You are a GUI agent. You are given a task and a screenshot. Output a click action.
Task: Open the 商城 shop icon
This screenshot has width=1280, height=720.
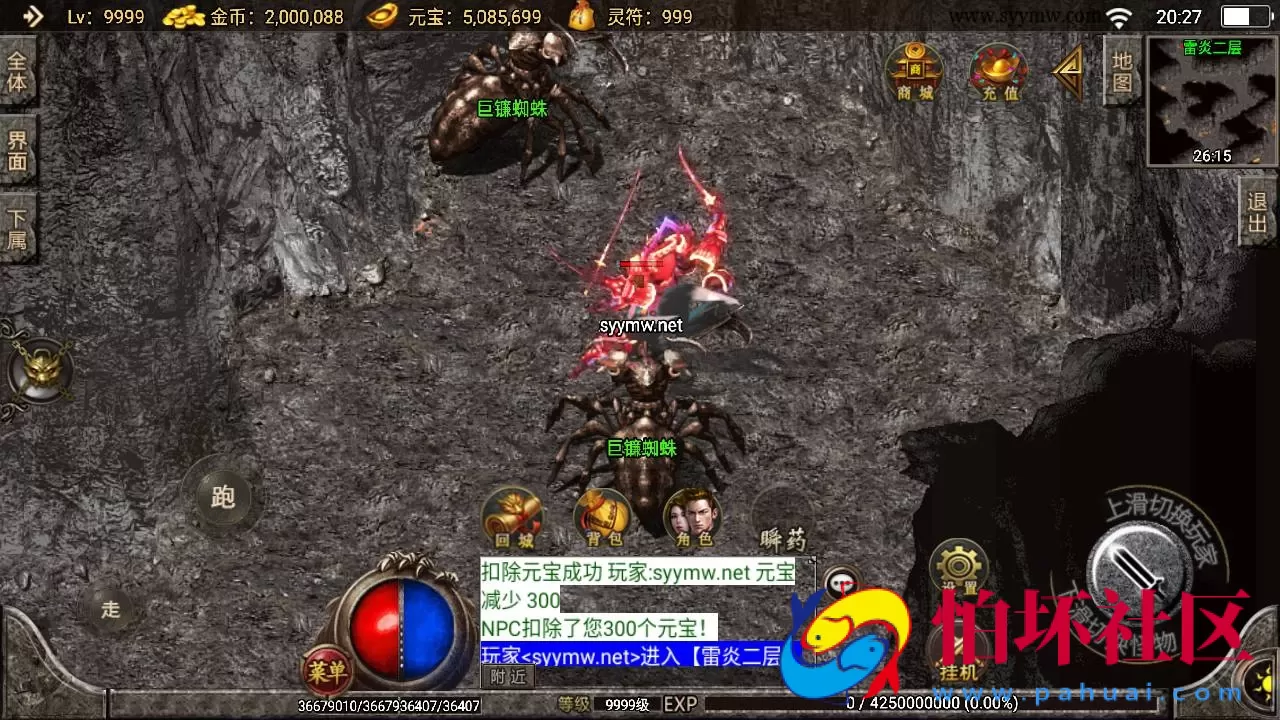(915, 72)
